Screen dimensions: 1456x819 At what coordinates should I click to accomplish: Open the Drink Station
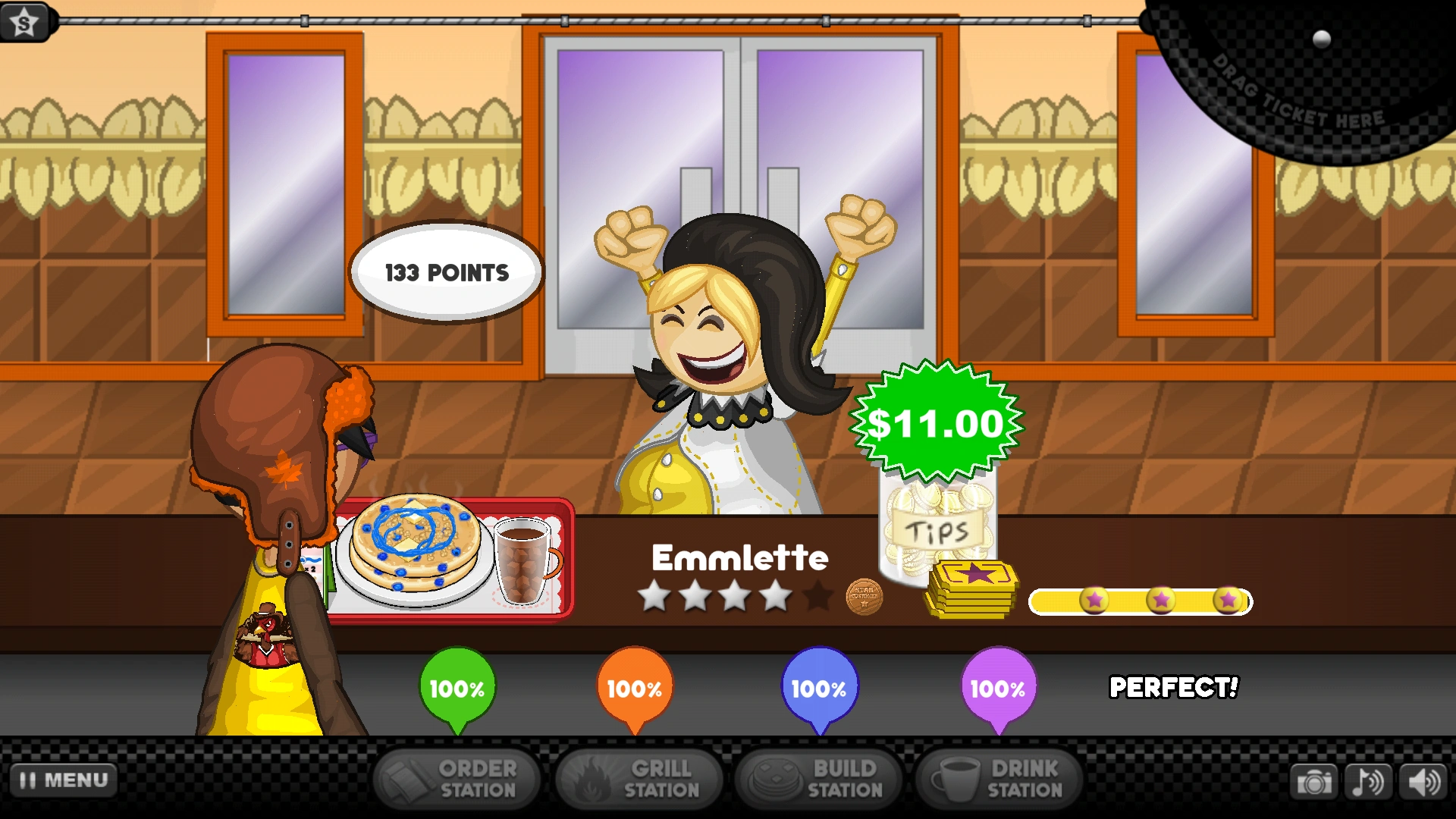[998, 779]
